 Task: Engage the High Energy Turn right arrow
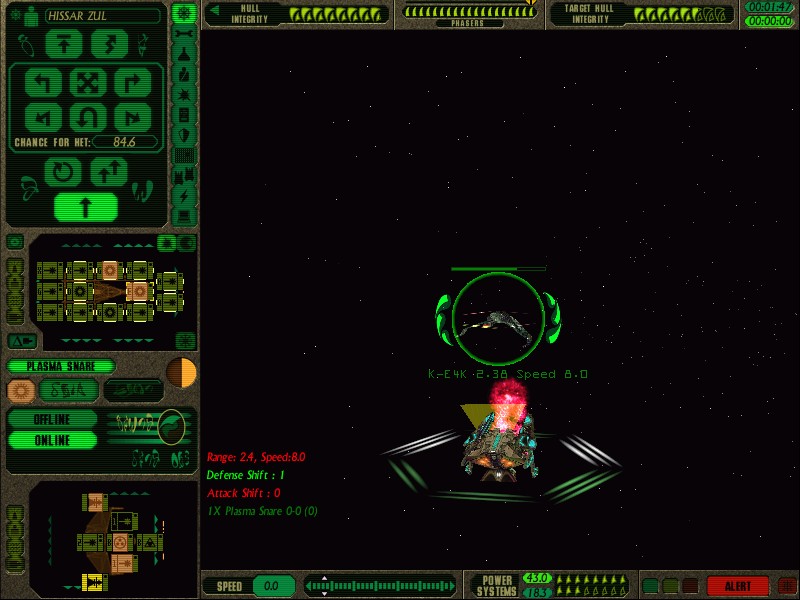point(131,81)
